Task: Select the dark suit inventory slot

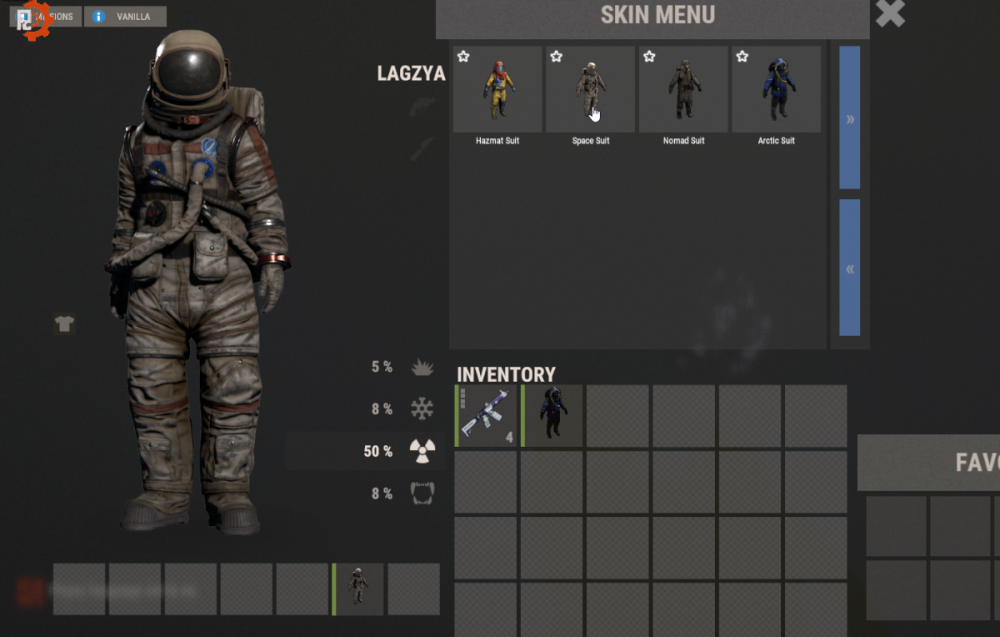Action: click(552, 415)
